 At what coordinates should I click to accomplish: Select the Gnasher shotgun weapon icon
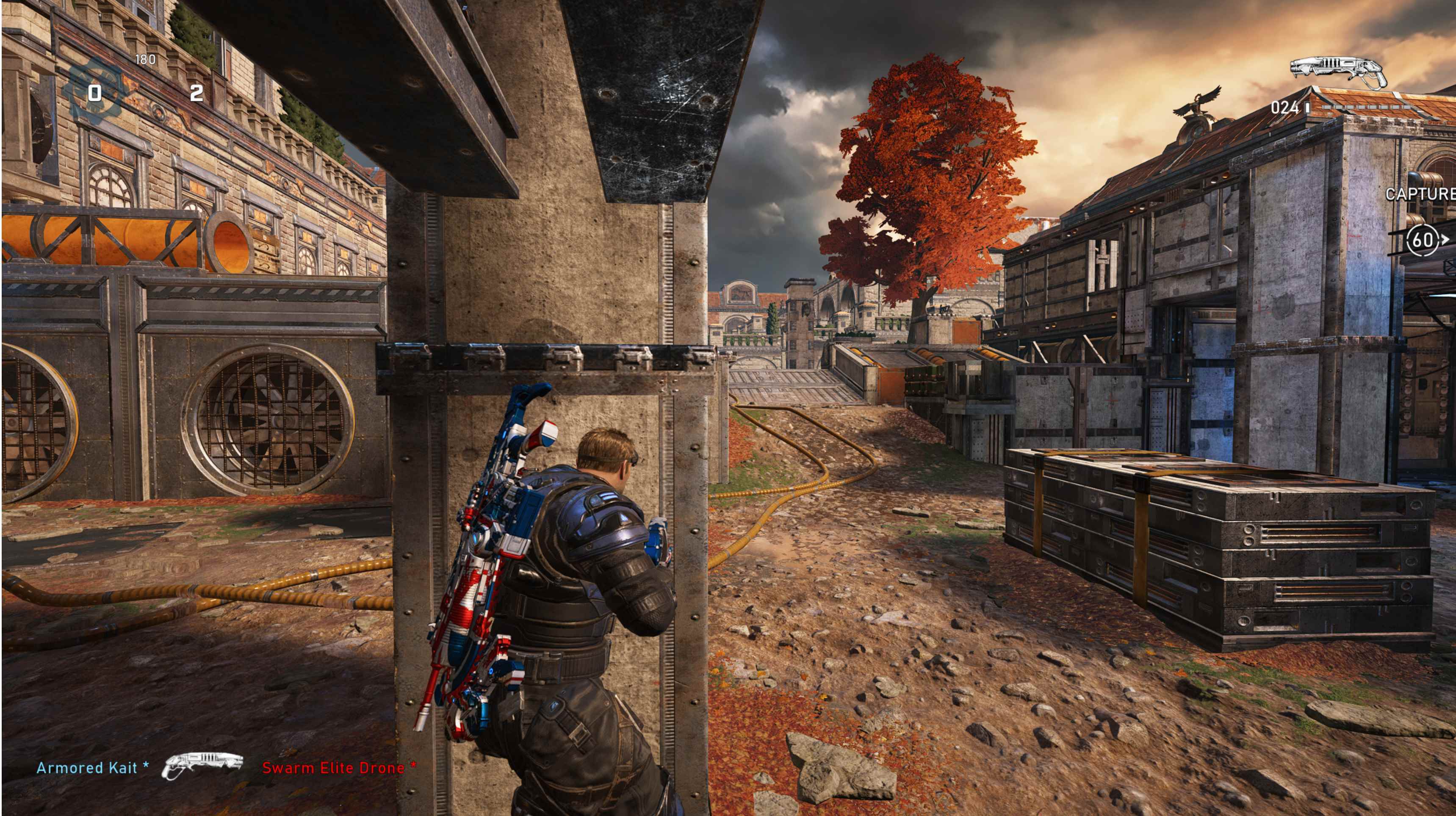pyautogui.click(x=1338, y=72)
